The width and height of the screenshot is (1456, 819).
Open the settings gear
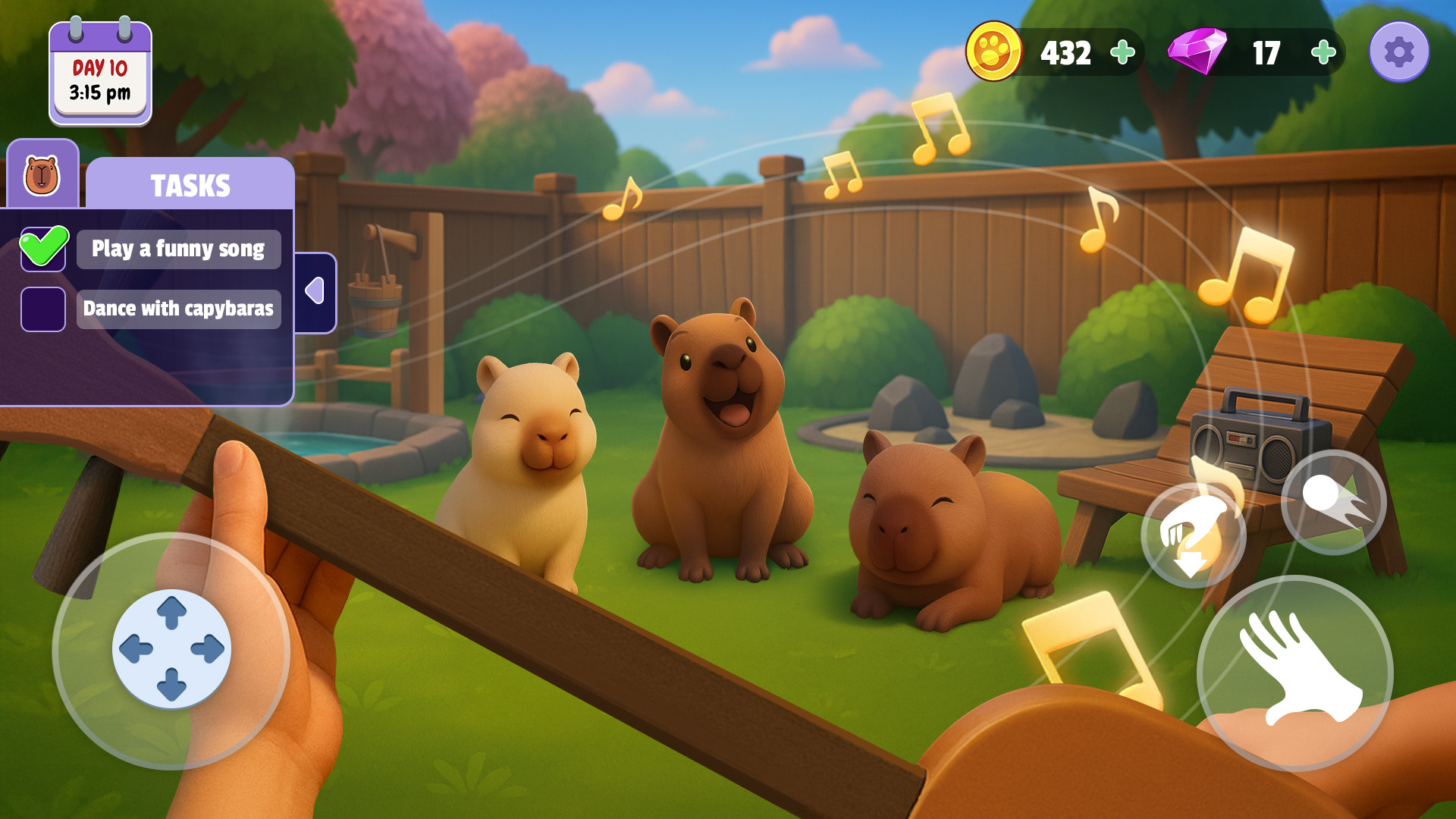pyautogui.click(x=1399, y=52)
